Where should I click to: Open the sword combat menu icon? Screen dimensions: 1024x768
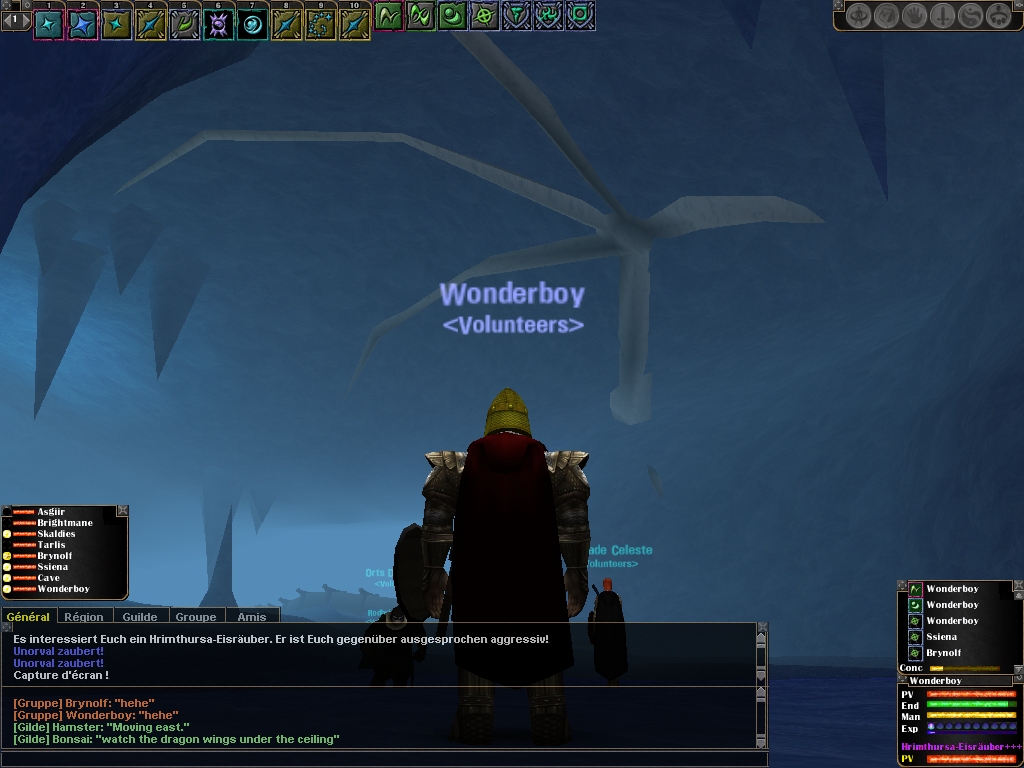coord(942,16)
